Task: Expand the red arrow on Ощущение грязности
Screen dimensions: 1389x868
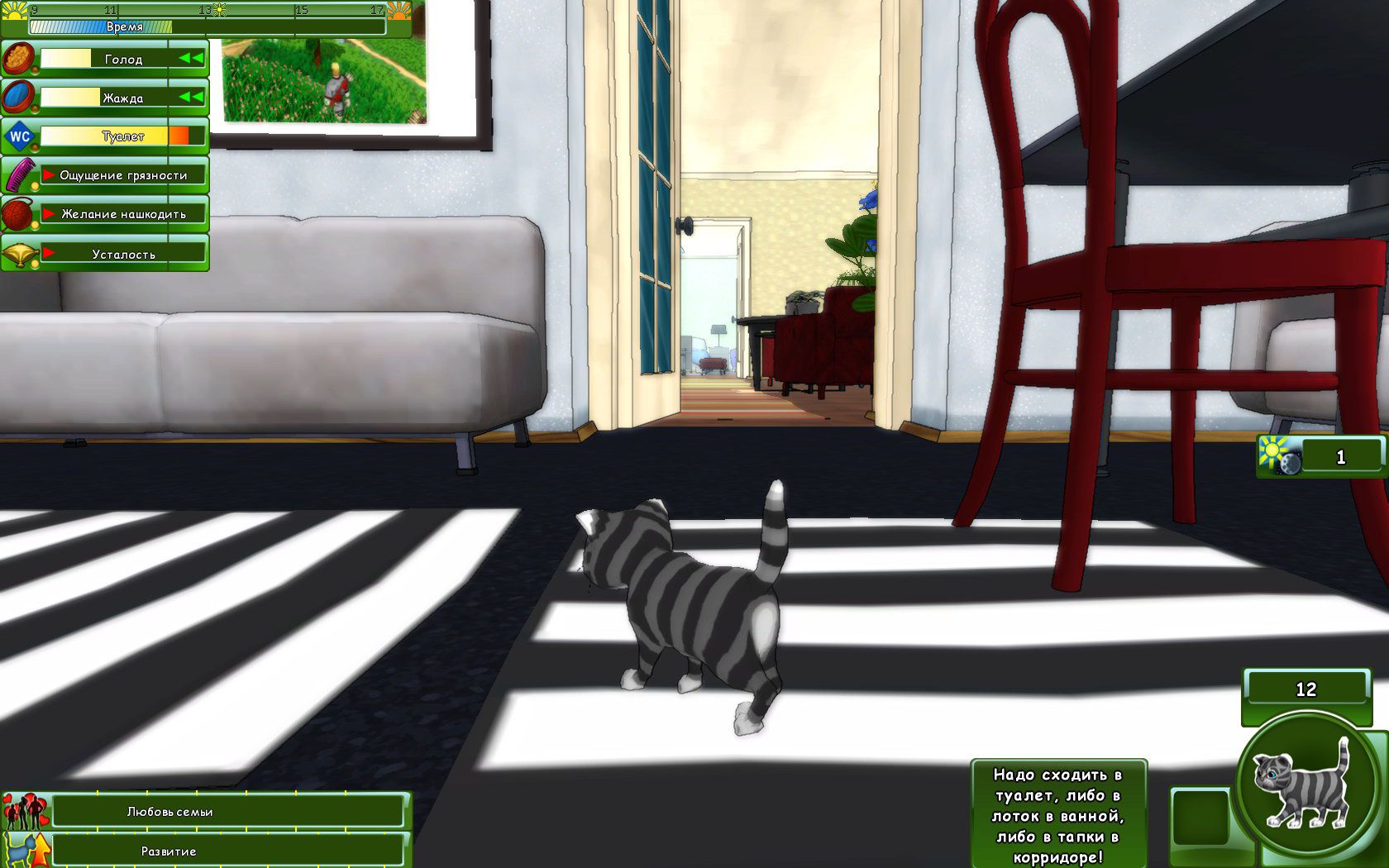Action: pyautogui.click(x=48, y=174)
